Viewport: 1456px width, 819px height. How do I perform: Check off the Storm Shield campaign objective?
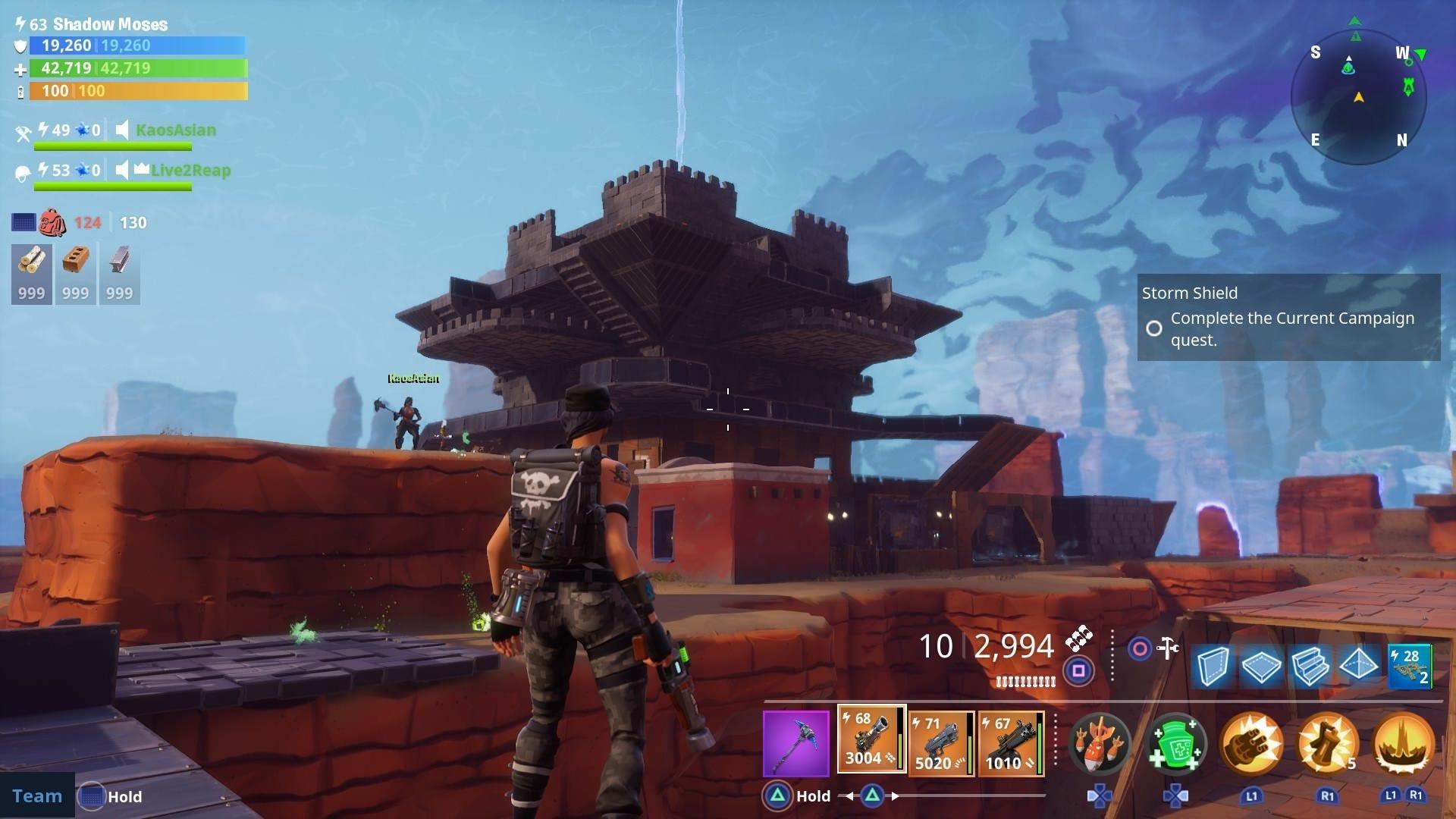pos(1155,328)
